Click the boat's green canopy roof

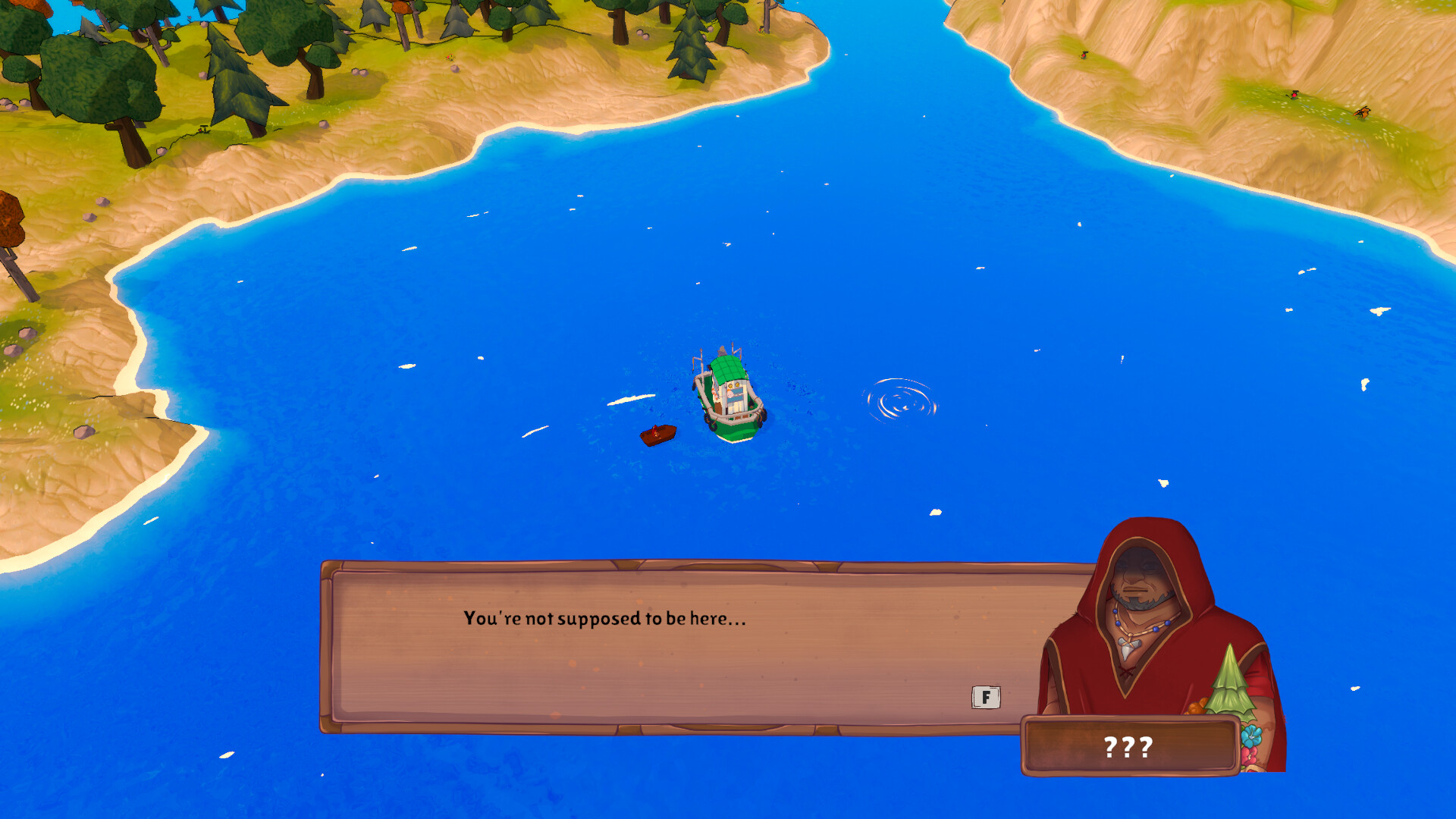[x=727, y=369]
